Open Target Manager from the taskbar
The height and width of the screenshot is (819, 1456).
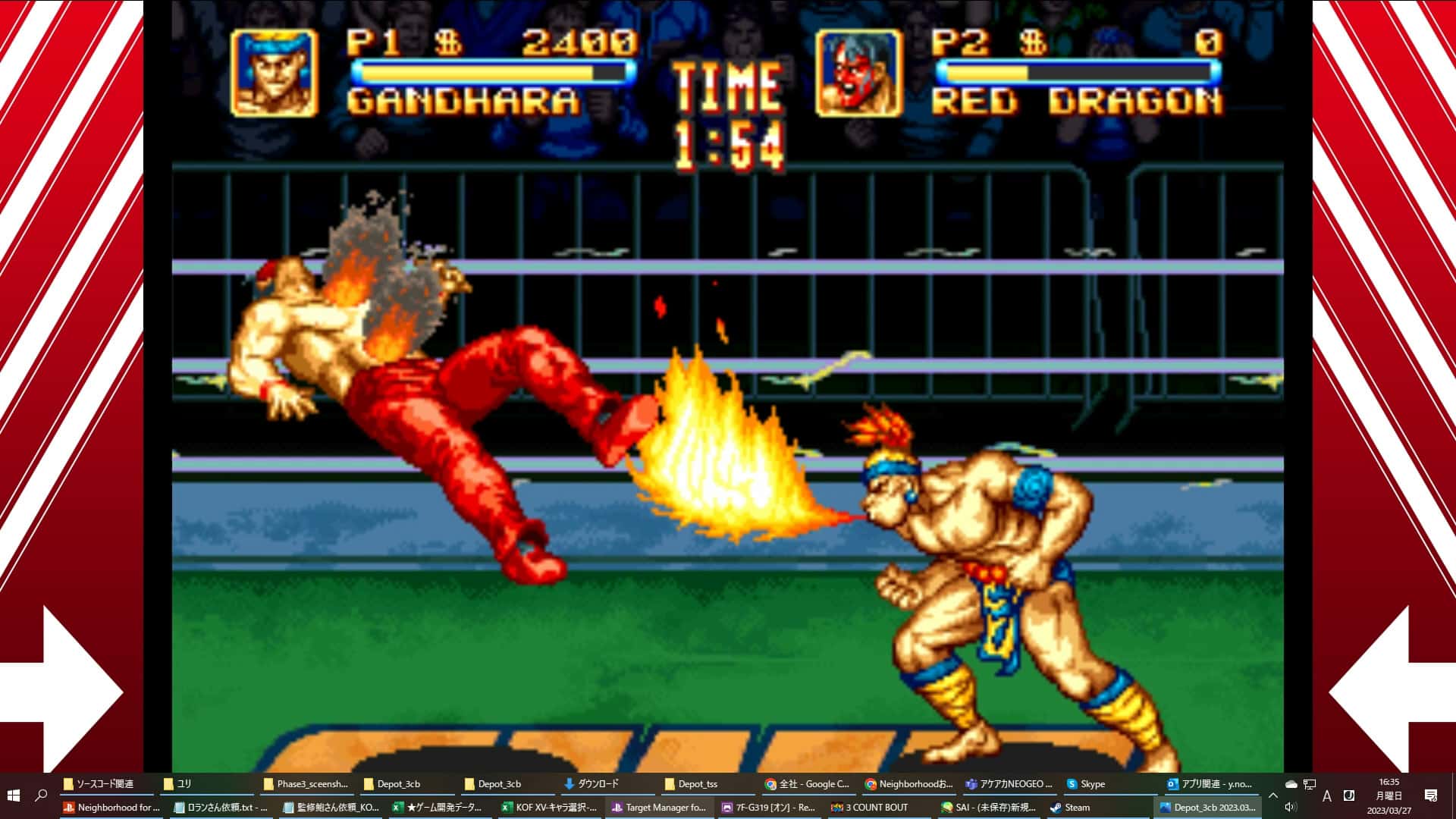659,807
